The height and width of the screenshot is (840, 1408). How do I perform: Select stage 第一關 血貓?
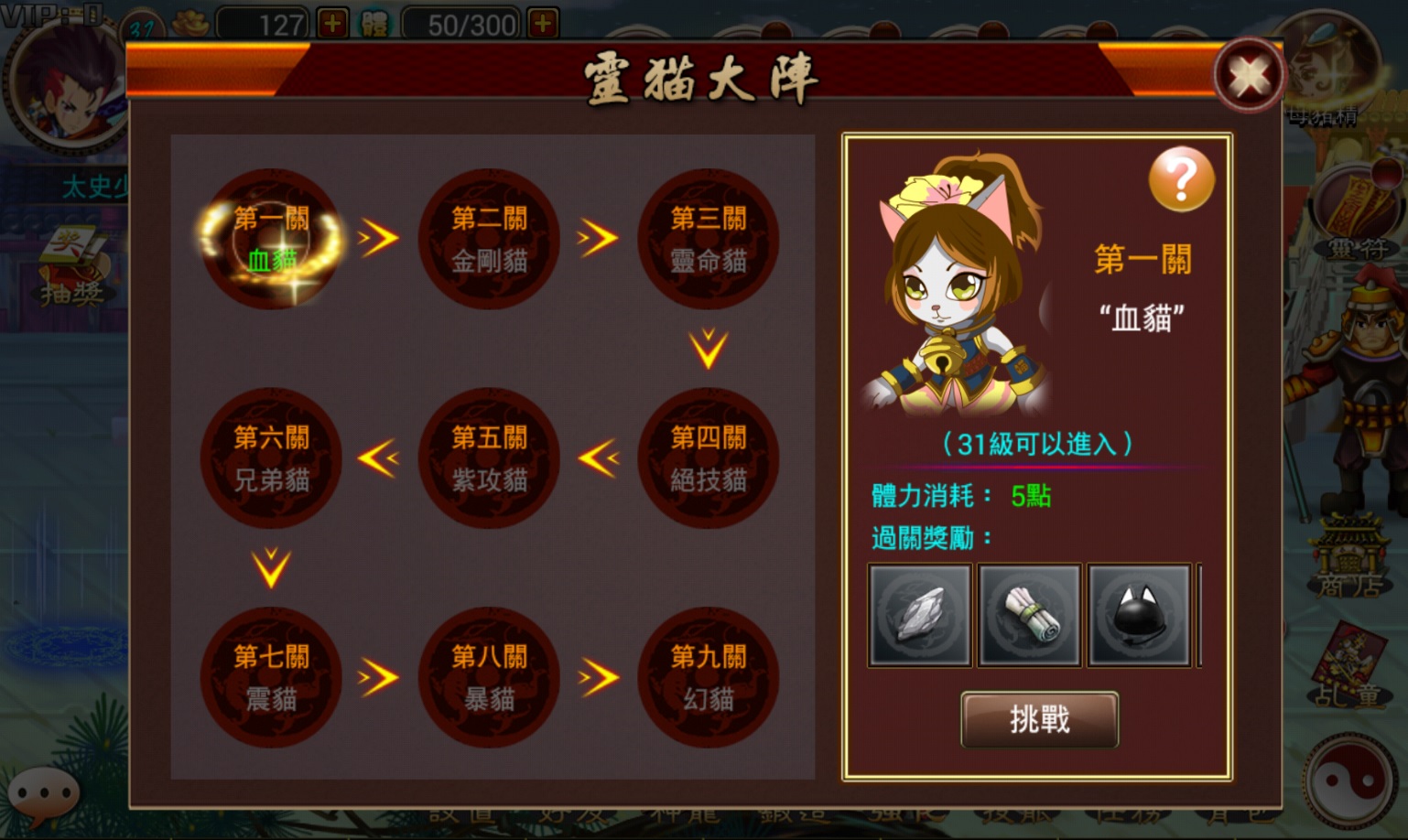pyautogui.click(x=271, y=239)
